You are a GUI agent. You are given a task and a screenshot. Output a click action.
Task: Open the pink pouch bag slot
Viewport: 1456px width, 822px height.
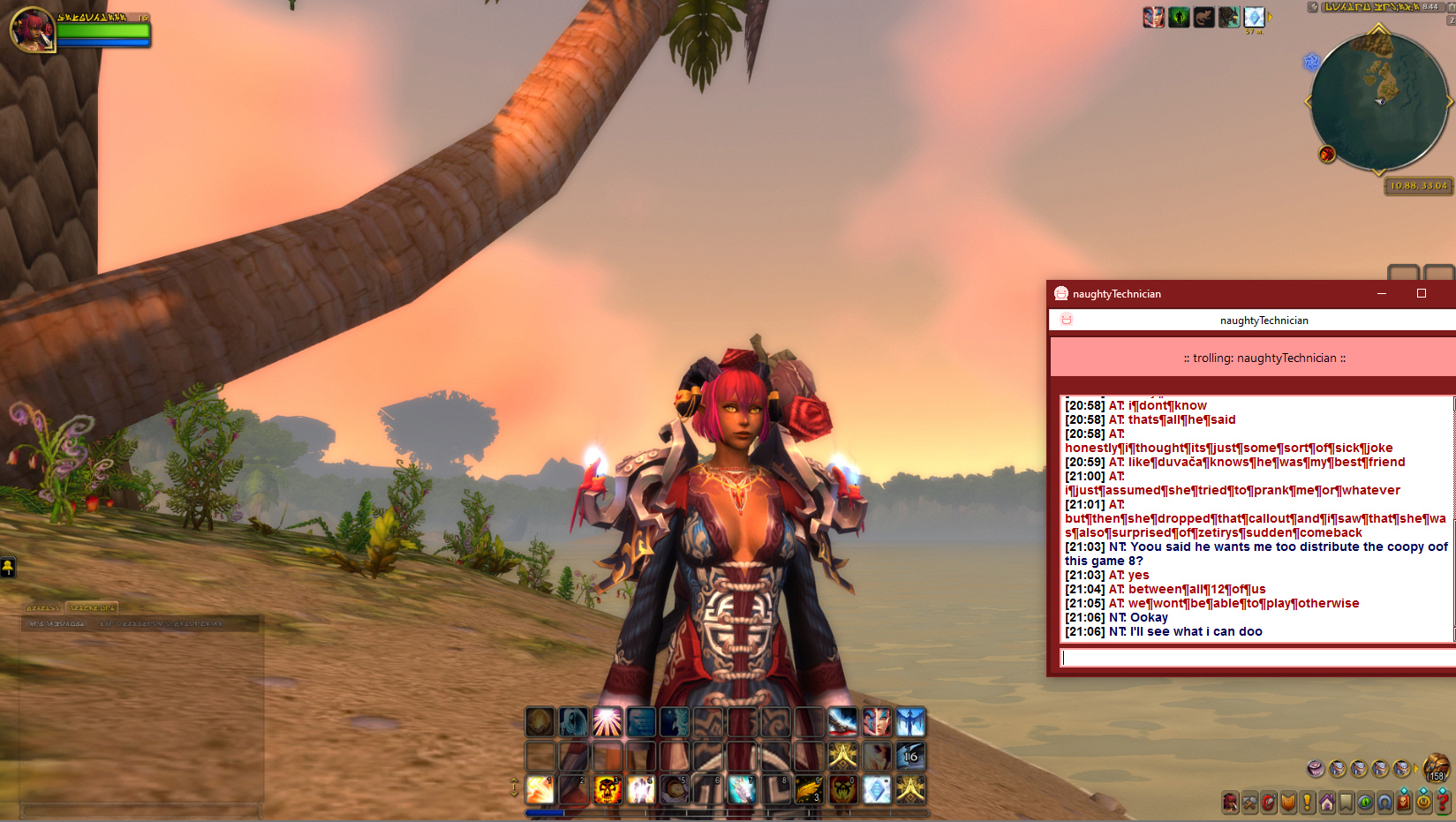[1316, 768]
